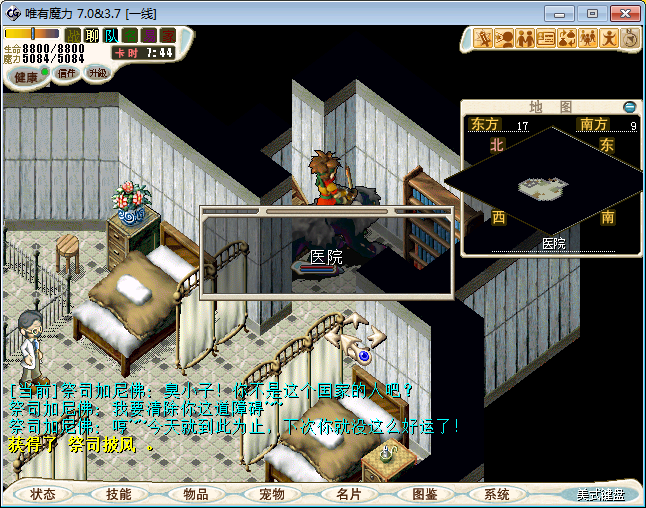
Task: Open the 名片 name card menu
Action: click(x=347, y=494)
